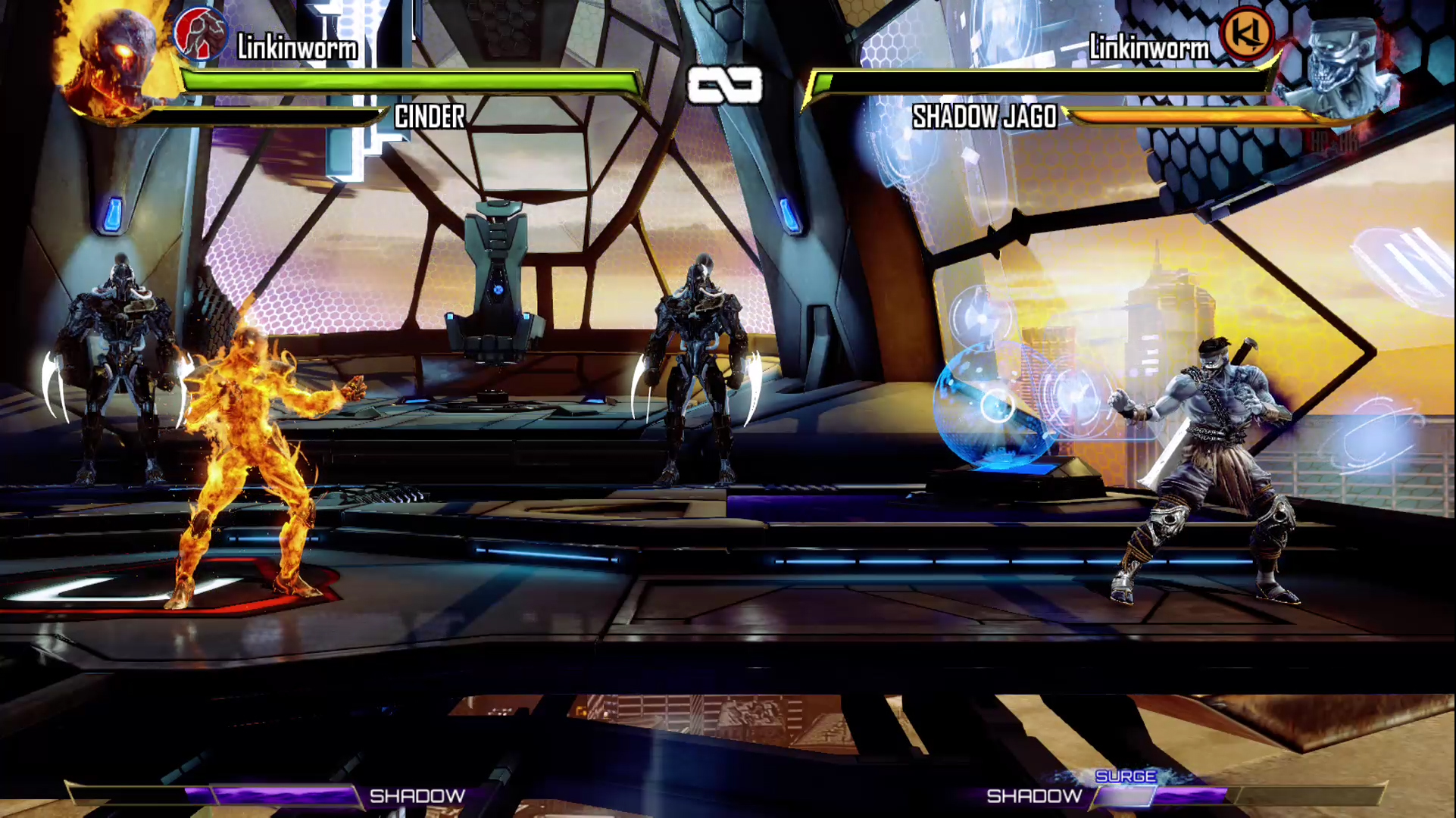Select the orange KI emblem beside Shadow Jago
Image resolution: width=1456 pixels, height=818 pixels.
click(1246, 34)
